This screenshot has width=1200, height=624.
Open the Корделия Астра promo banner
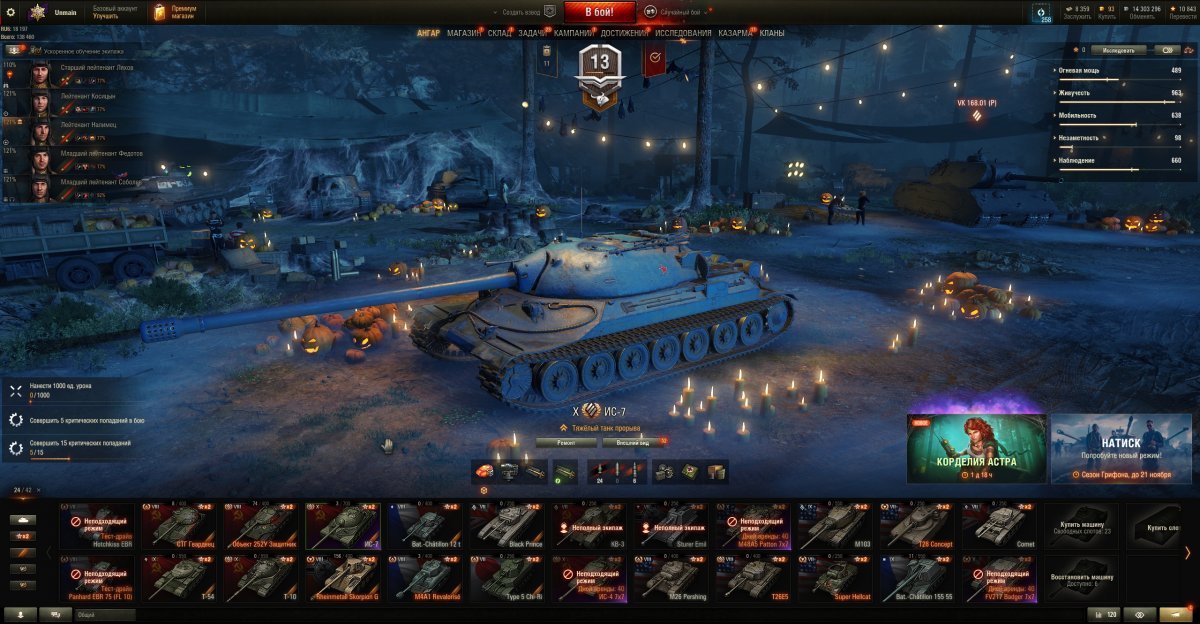tap(976, 448)
